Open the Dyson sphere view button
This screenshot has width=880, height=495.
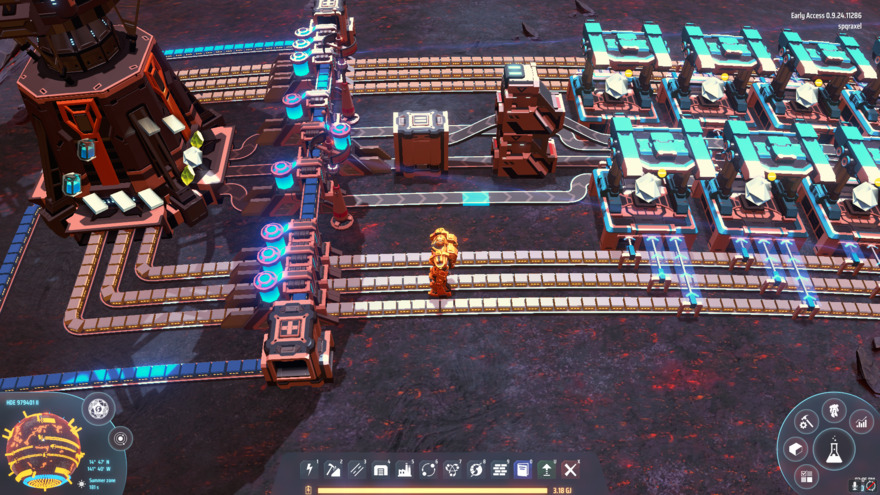point(99,408)
